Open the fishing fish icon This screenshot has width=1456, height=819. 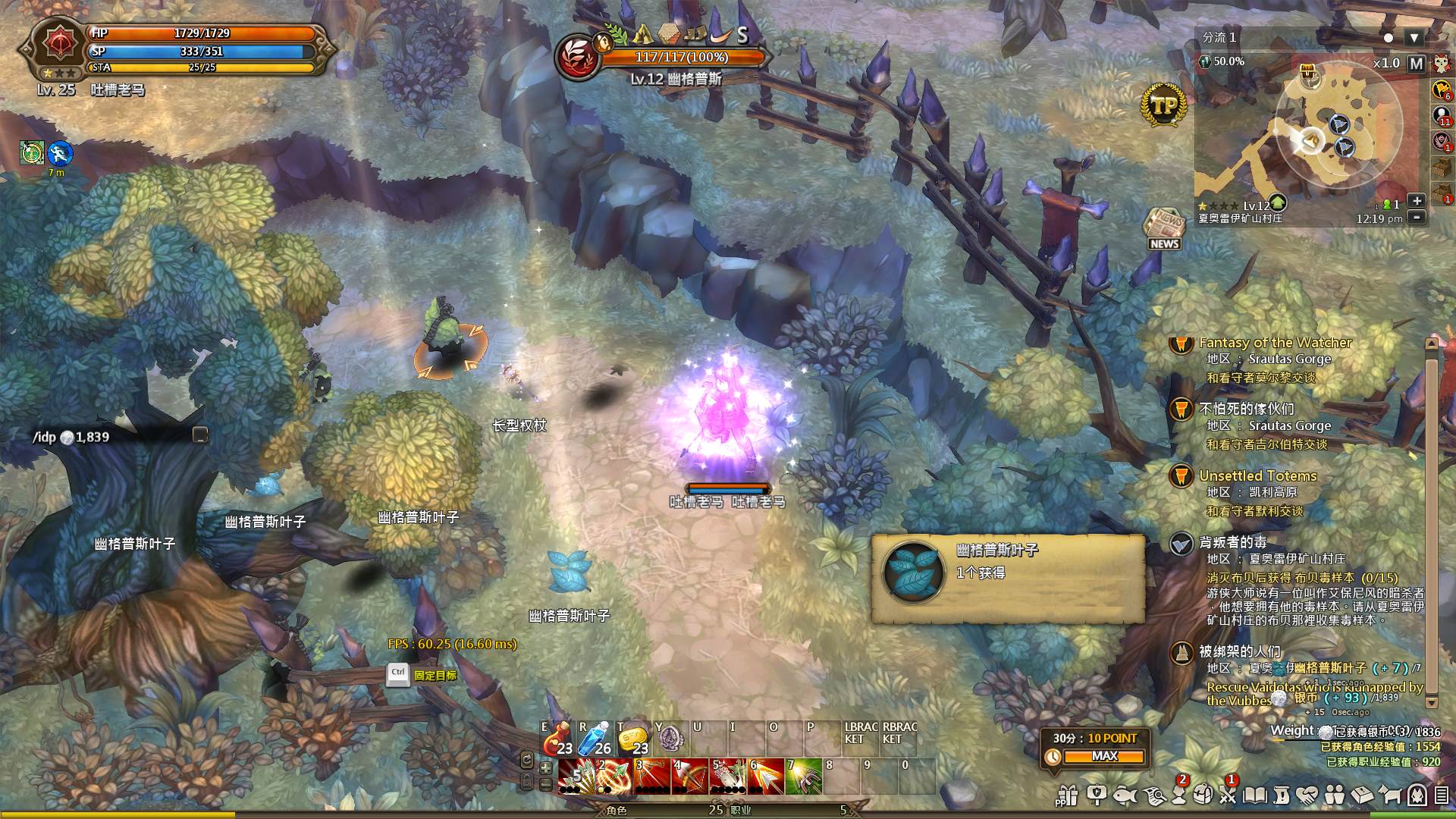1125,795
